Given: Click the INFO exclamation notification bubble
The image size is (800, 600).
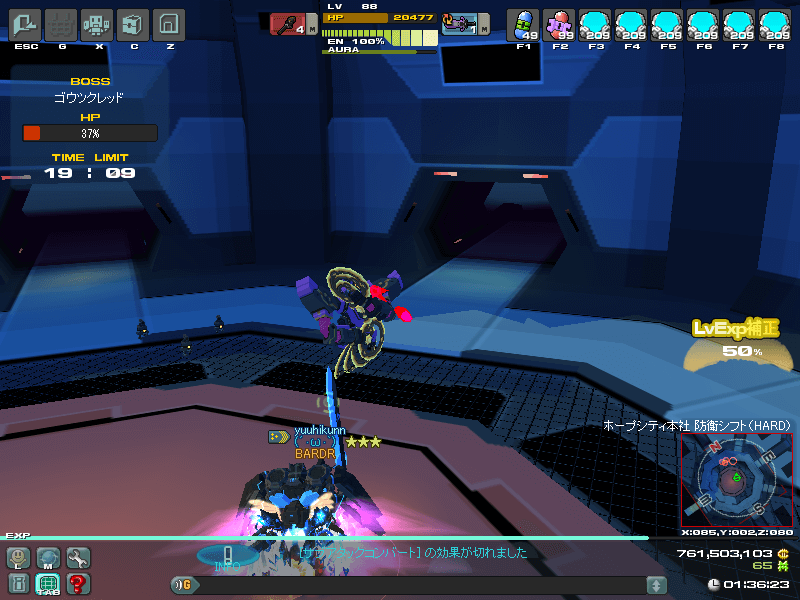Looking at the screenshot, I should [x=228, y=556].
